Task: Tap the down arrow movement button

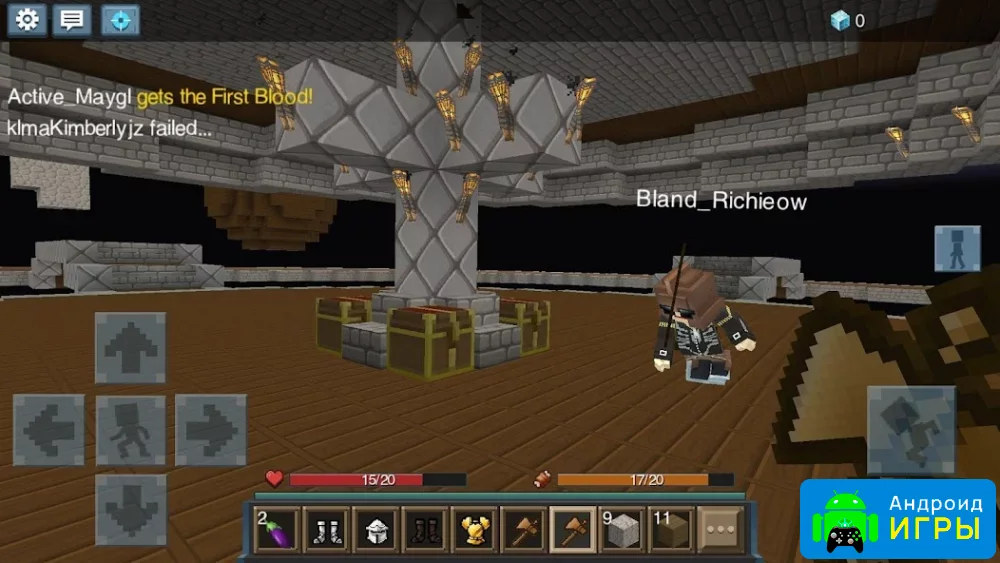Action: [130, 509]
